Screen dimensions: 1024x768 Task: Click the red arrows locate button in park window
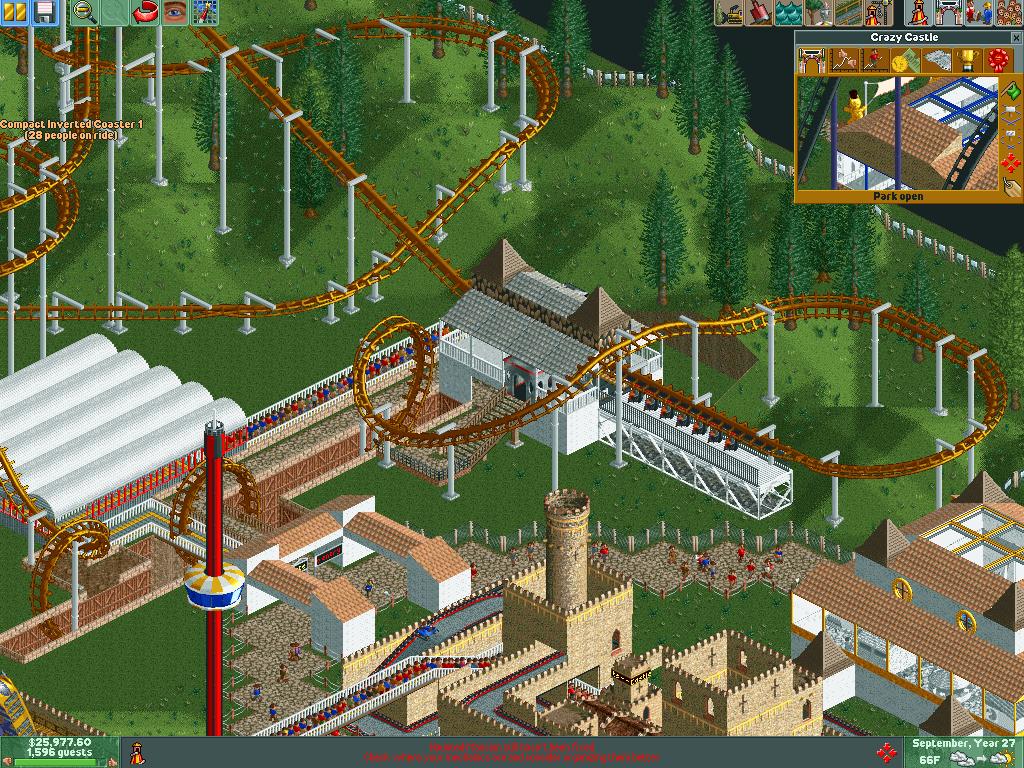1012,163
